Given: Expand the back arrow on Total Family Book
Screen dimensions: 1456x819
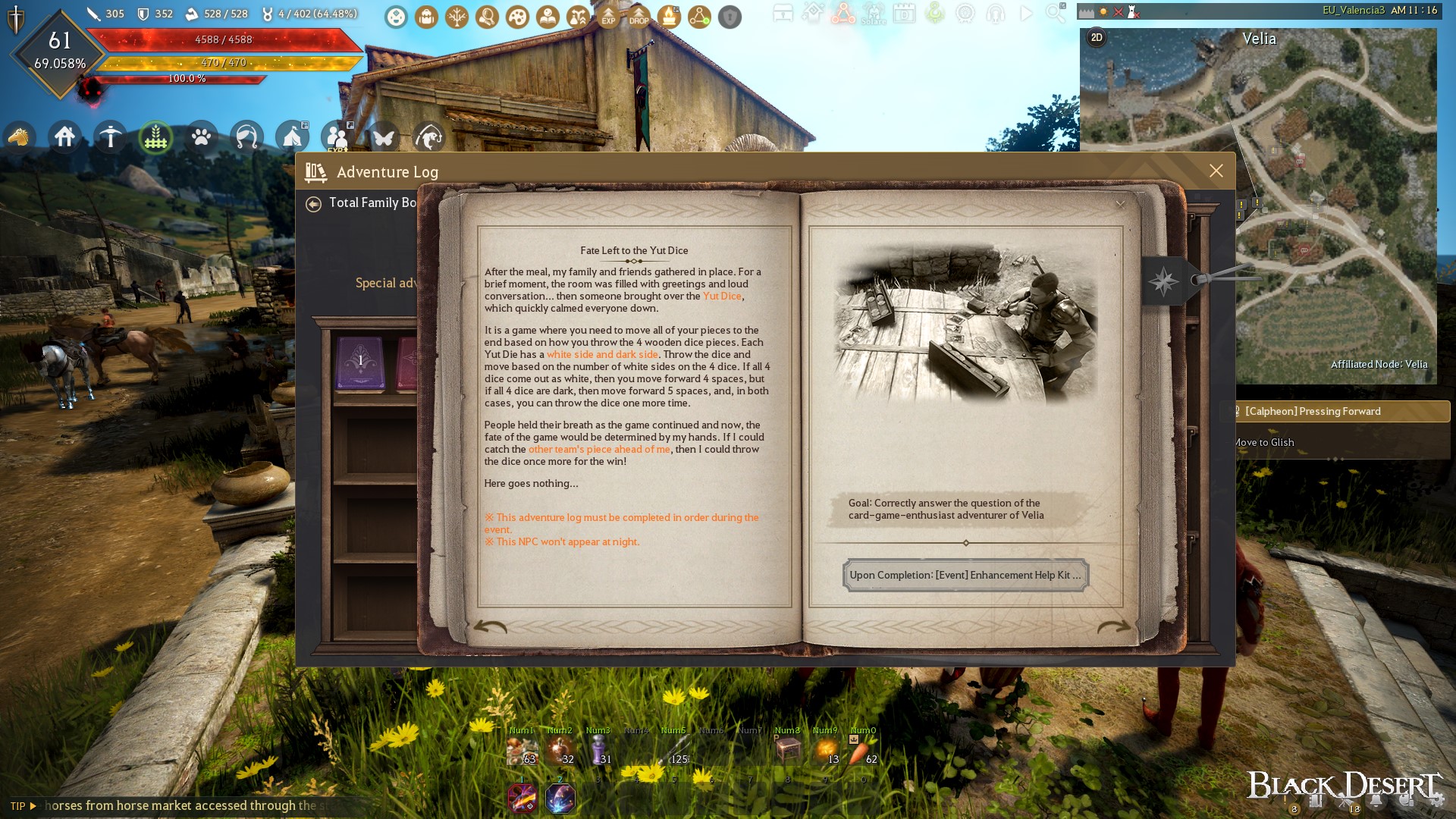Looking at the screenshot, I should pyautogui.click(x=314, y=202).
